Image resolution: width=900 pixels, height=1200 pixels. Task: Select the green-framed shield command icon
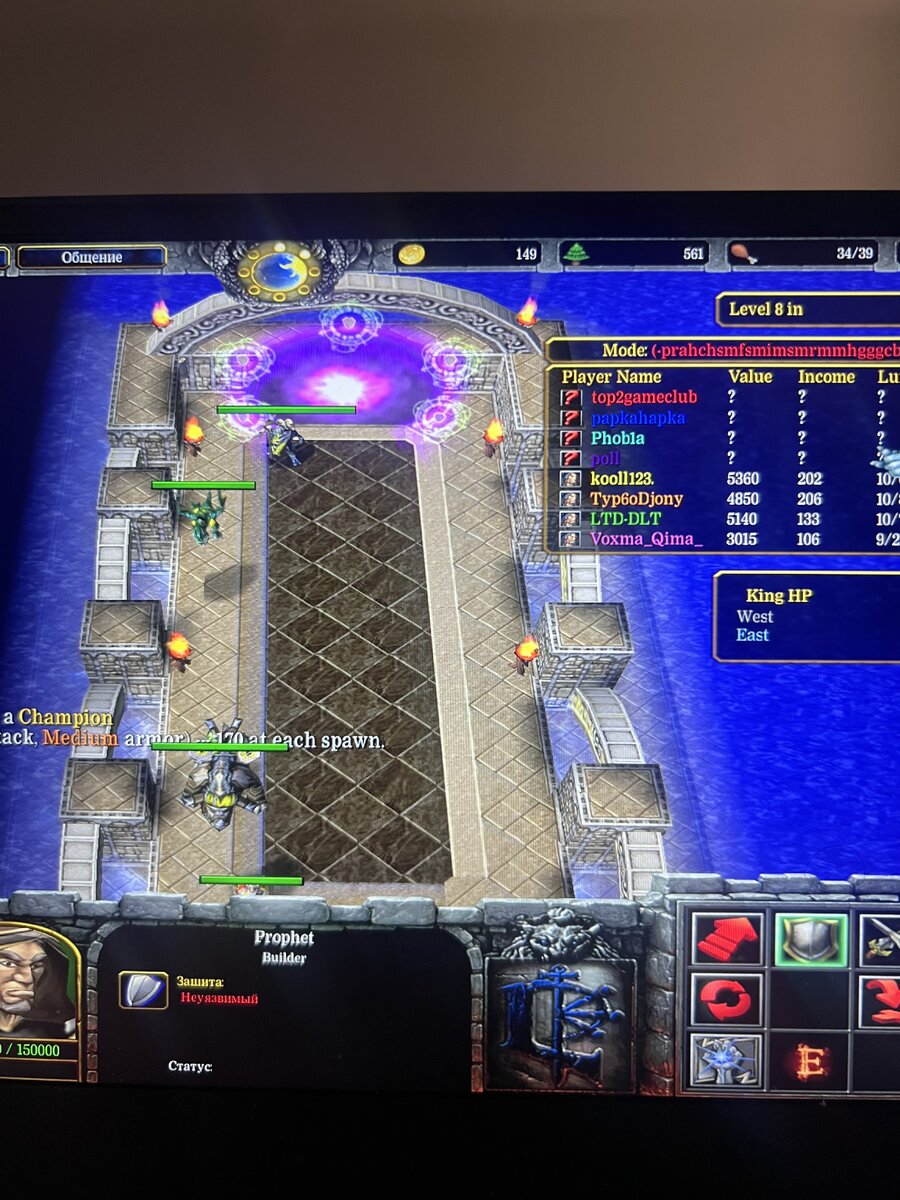click(811, 941)
